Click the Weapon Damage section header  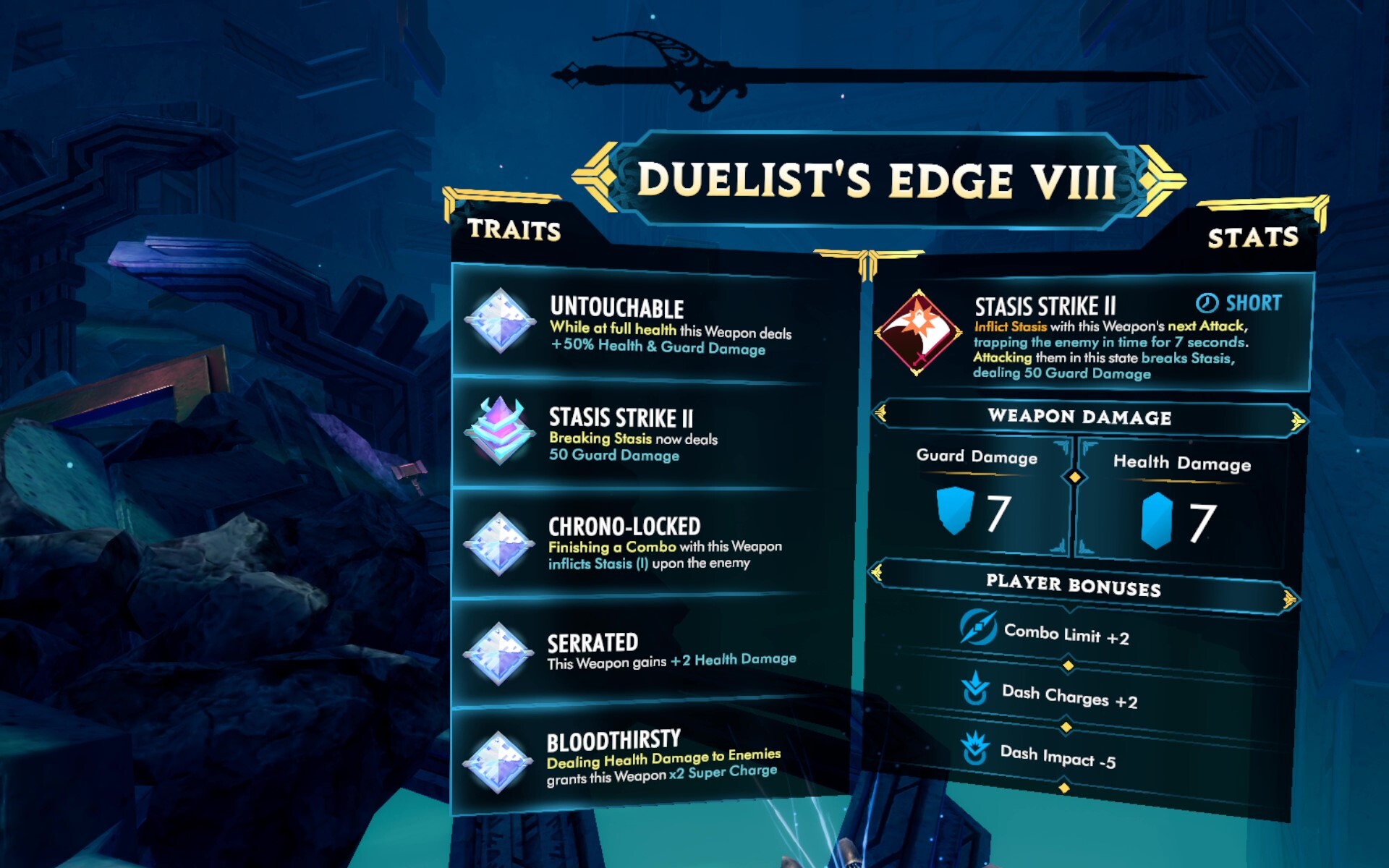tap(1079, 417)
